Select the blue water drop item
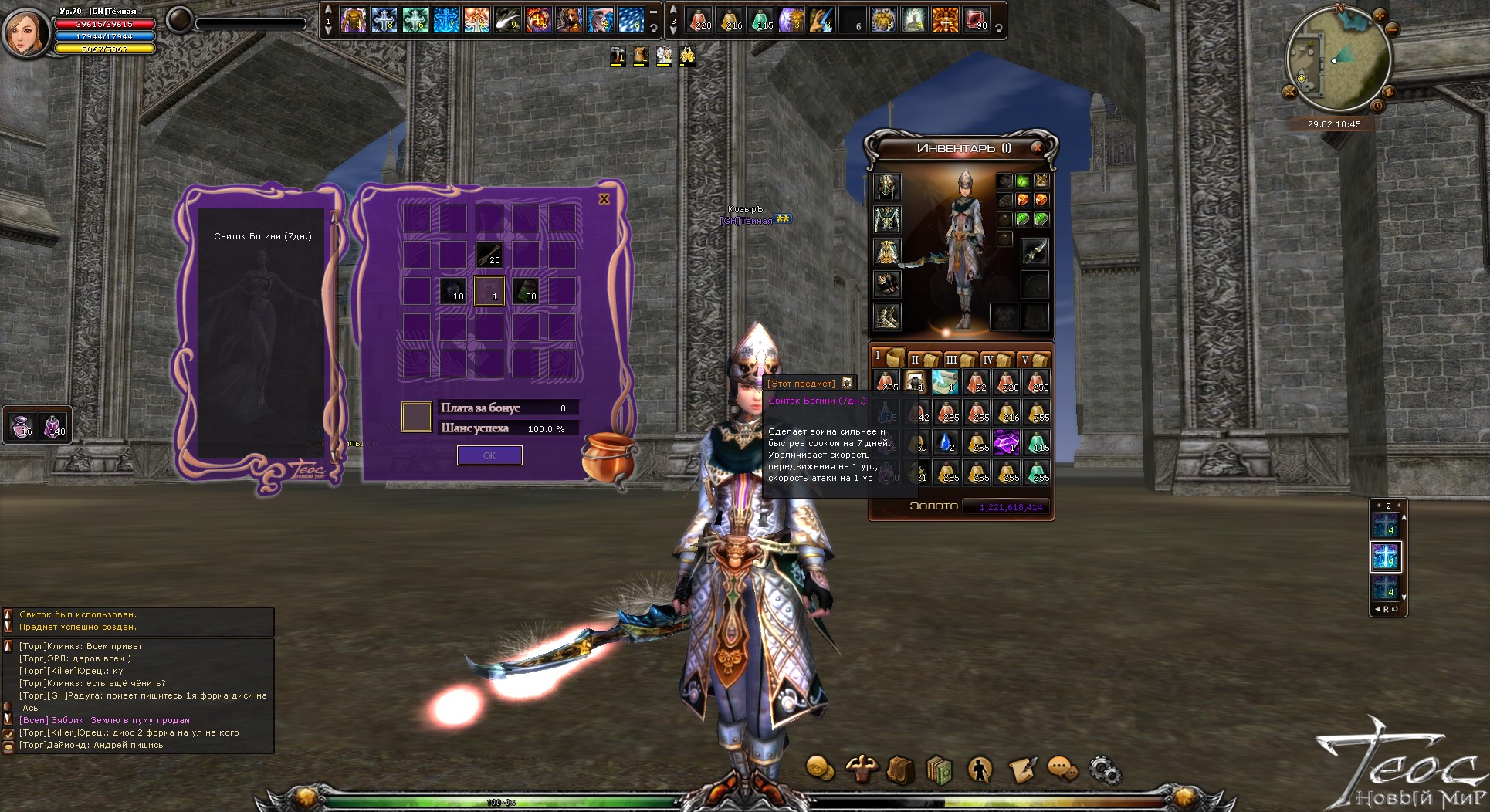Viewport: 1490px width, 812px height. click(x=946, y=442)
